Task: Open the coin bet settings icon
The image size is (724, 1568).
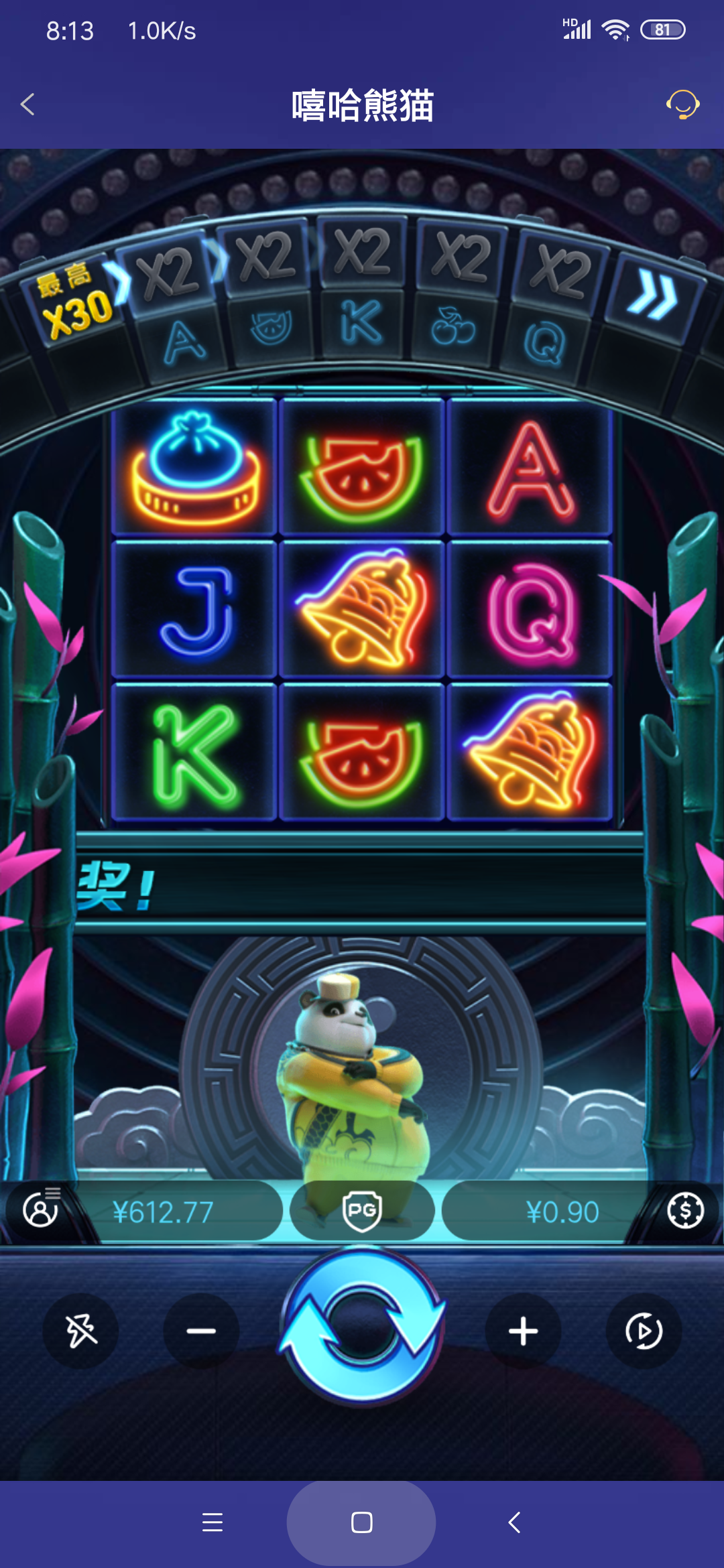Action: click(685, 1210)
